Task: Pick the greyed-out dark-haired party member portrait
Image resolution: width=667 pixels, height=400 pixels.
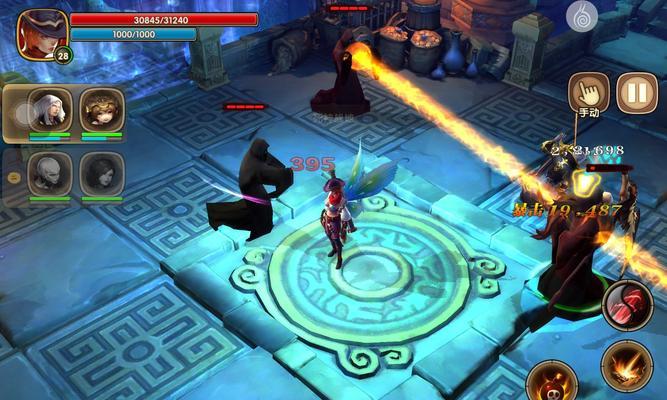Action: click(x=101, y=172)
